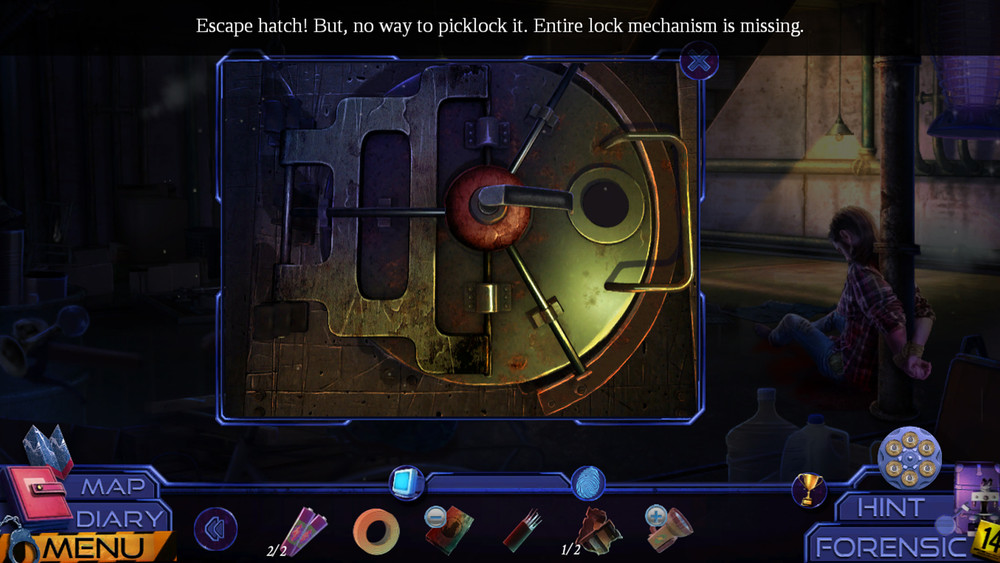Open the Map
Image resolution: width=1000 pixels, height=563 pixels.
(113, 487)
